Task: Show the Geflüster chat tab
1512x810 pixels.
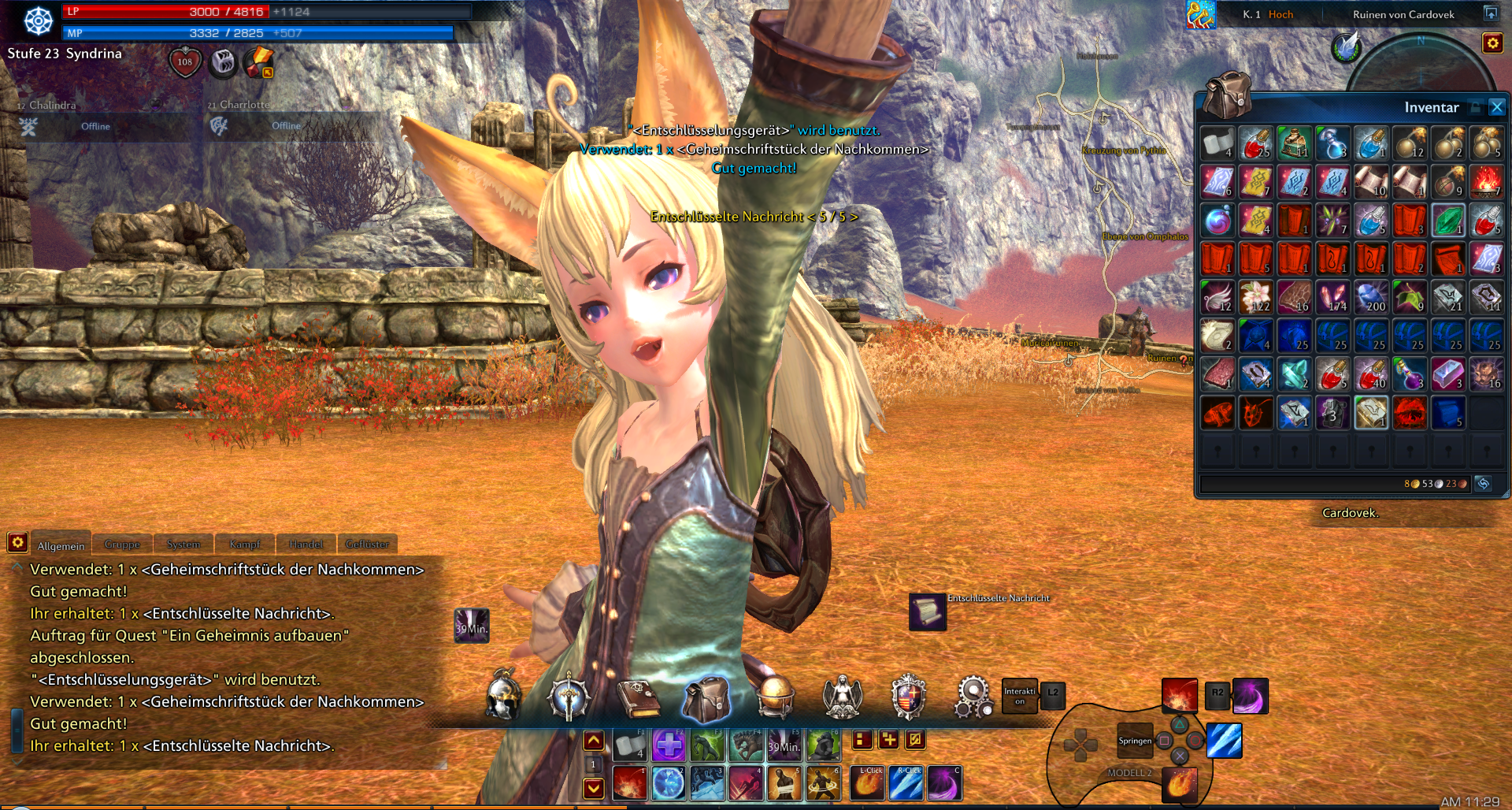Action: pyautogui.click(x=367, y=544)
